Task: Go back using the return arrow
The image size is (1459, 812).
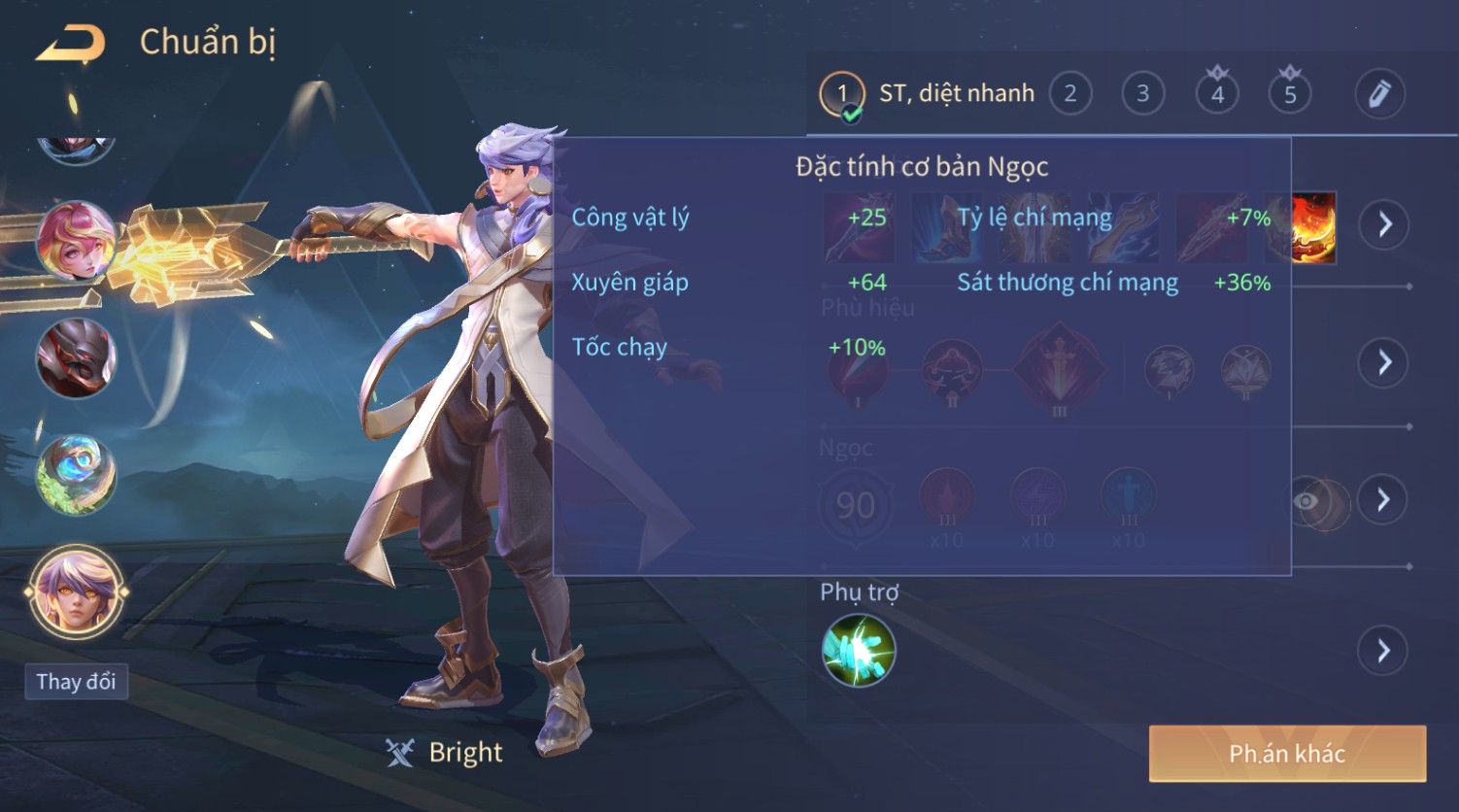Action: (x=70, y=44)
